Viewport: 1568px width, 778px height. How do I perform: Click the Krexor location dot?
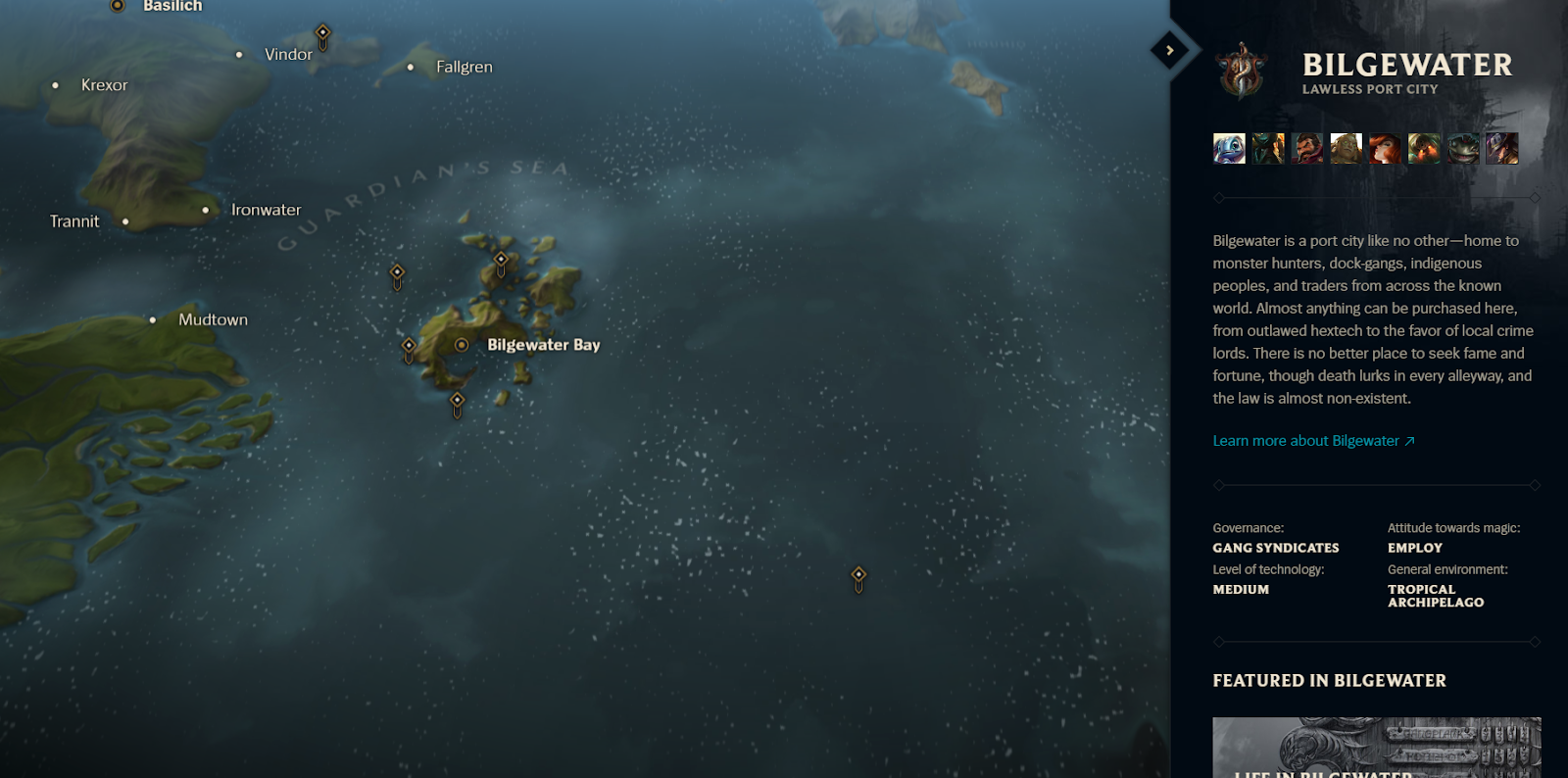(x=54, y=85)
